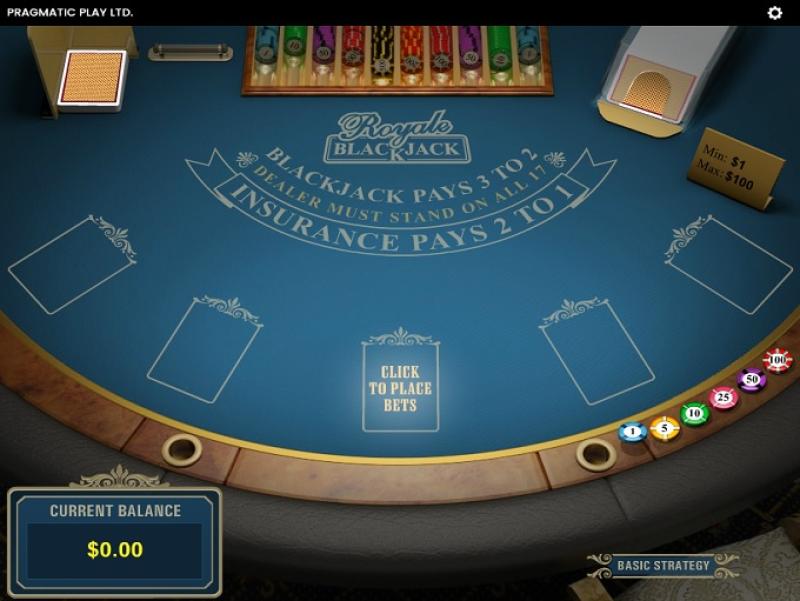
Task: Open the gear settings menu
Action: click(774, 13)
